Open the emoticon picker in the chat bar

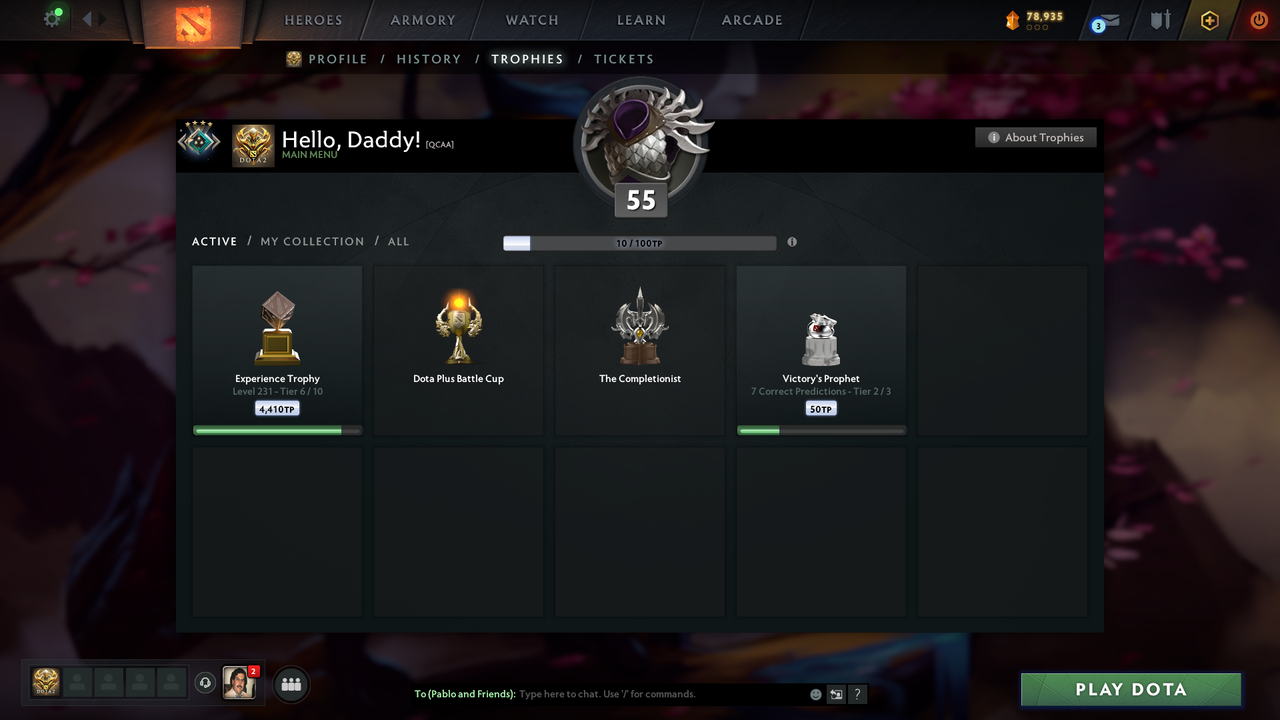pos(815,693)
